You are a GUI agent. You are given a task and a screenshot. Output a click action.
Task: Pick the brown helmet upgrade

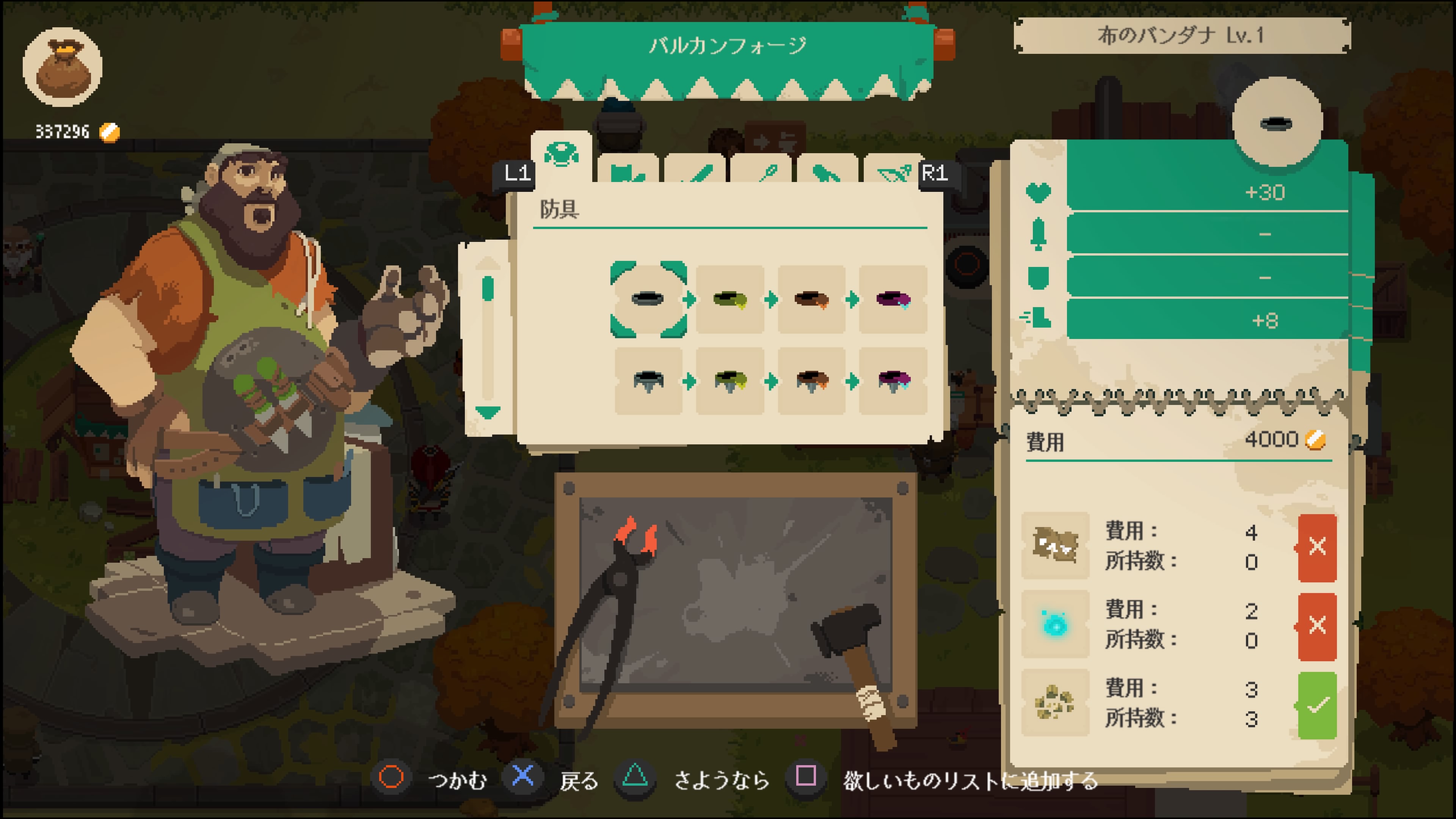[811, 381]
